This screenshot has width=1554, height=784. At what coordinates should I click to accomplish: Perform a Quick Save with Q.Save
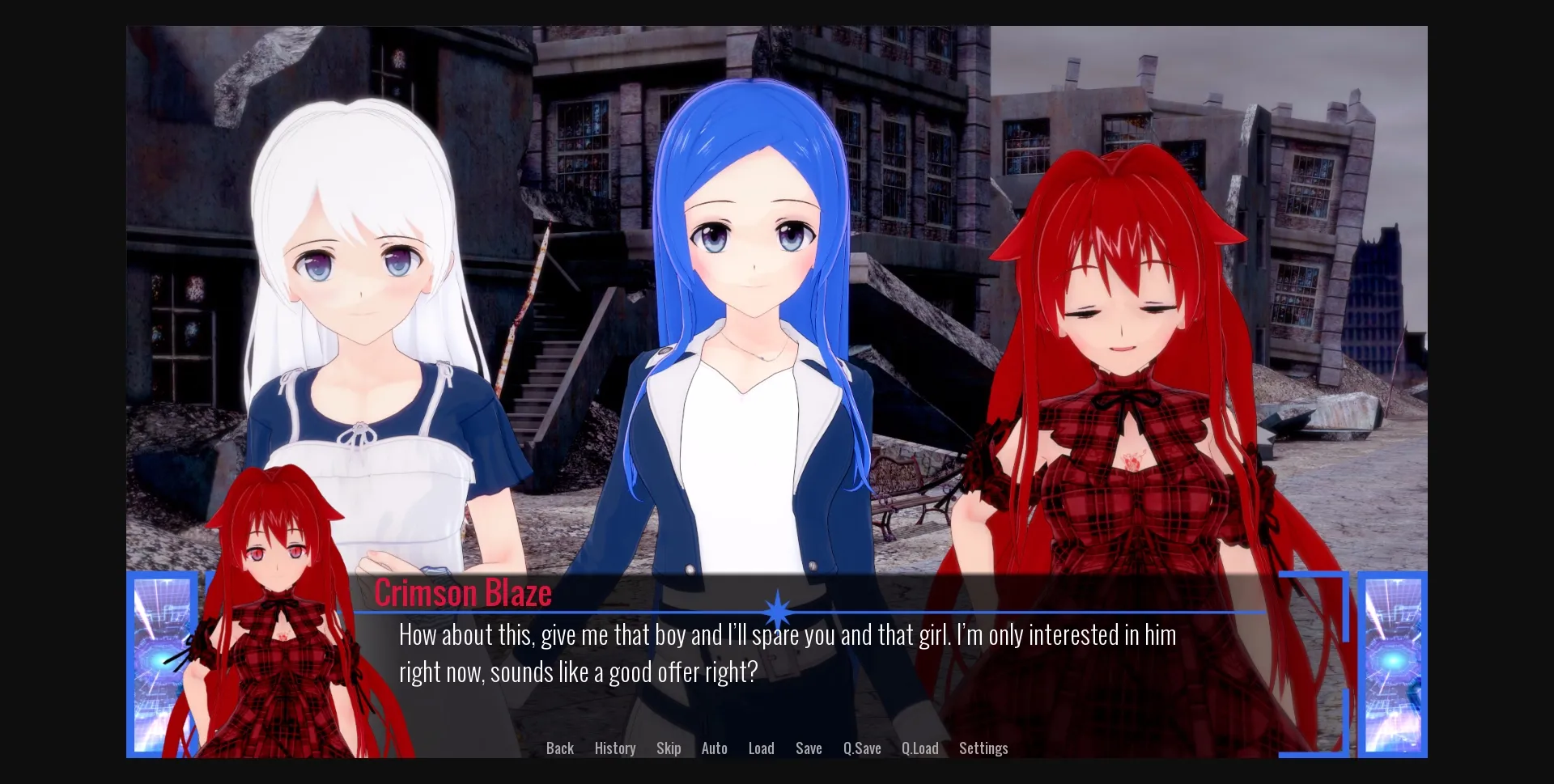[861, 748]
